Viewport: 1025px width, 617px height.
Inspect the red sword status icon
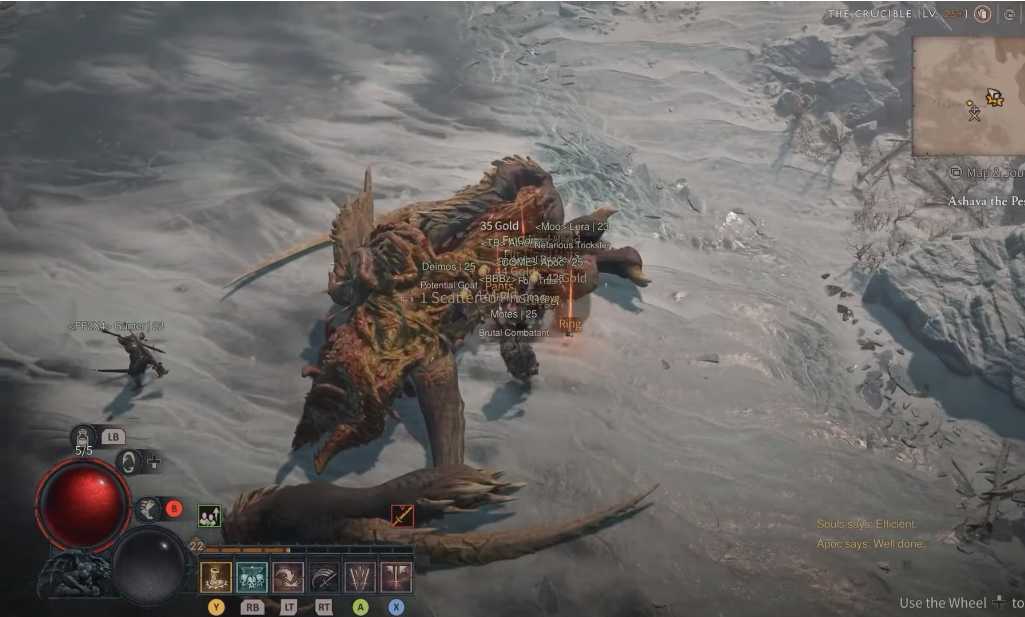pos(402,516)
